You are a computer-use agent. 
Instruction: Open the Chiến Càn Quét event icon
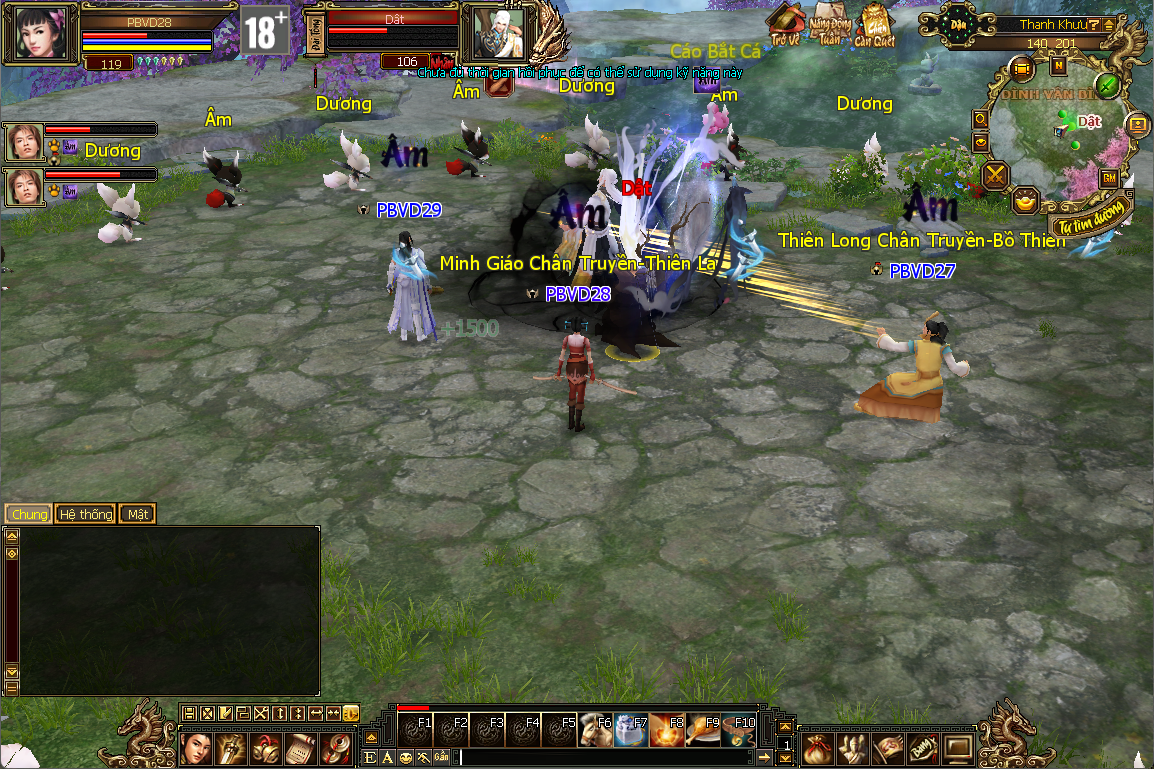point(873,26)
